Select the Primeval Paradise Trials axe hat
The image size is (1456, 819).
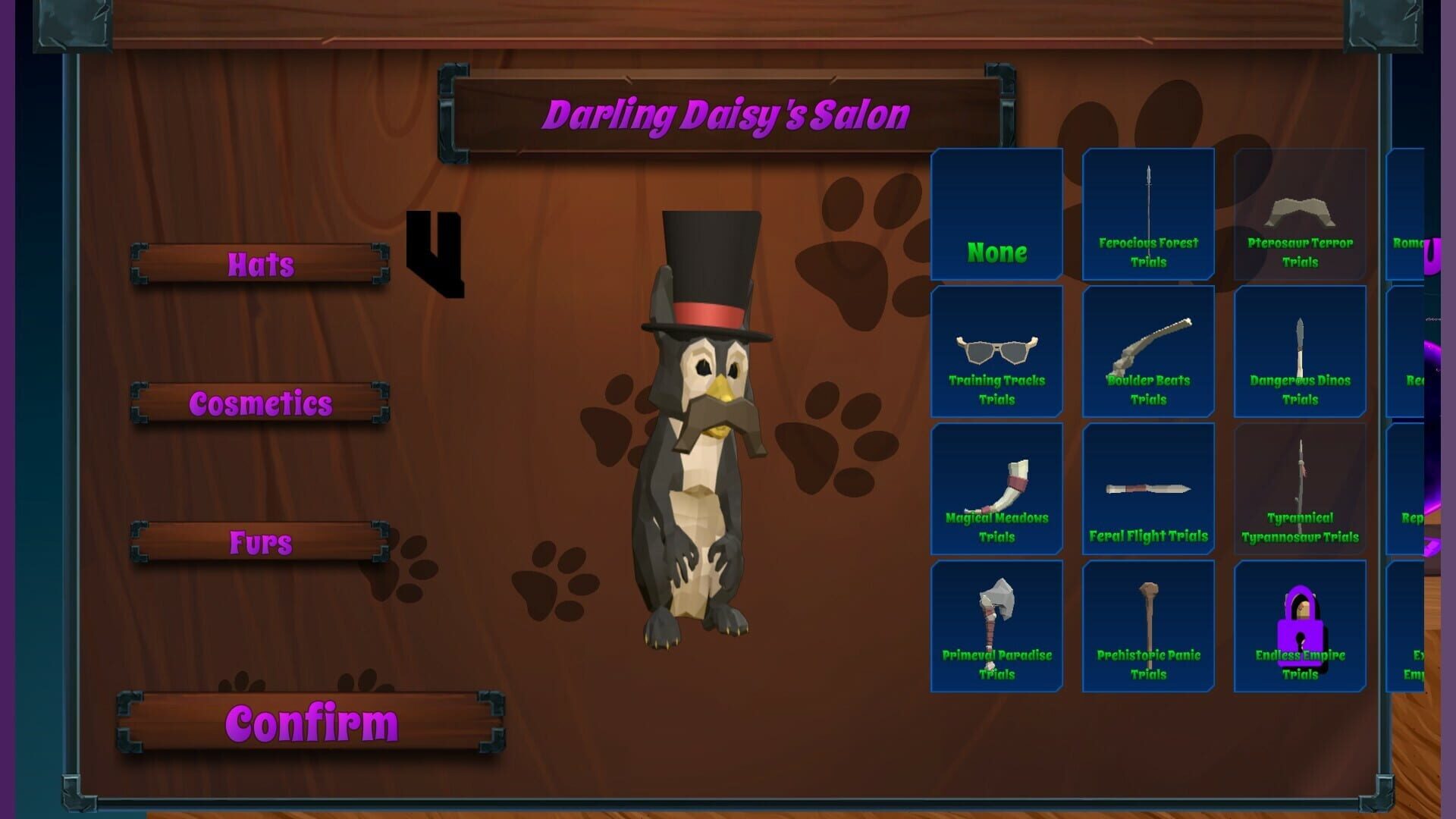coord(996,626)
